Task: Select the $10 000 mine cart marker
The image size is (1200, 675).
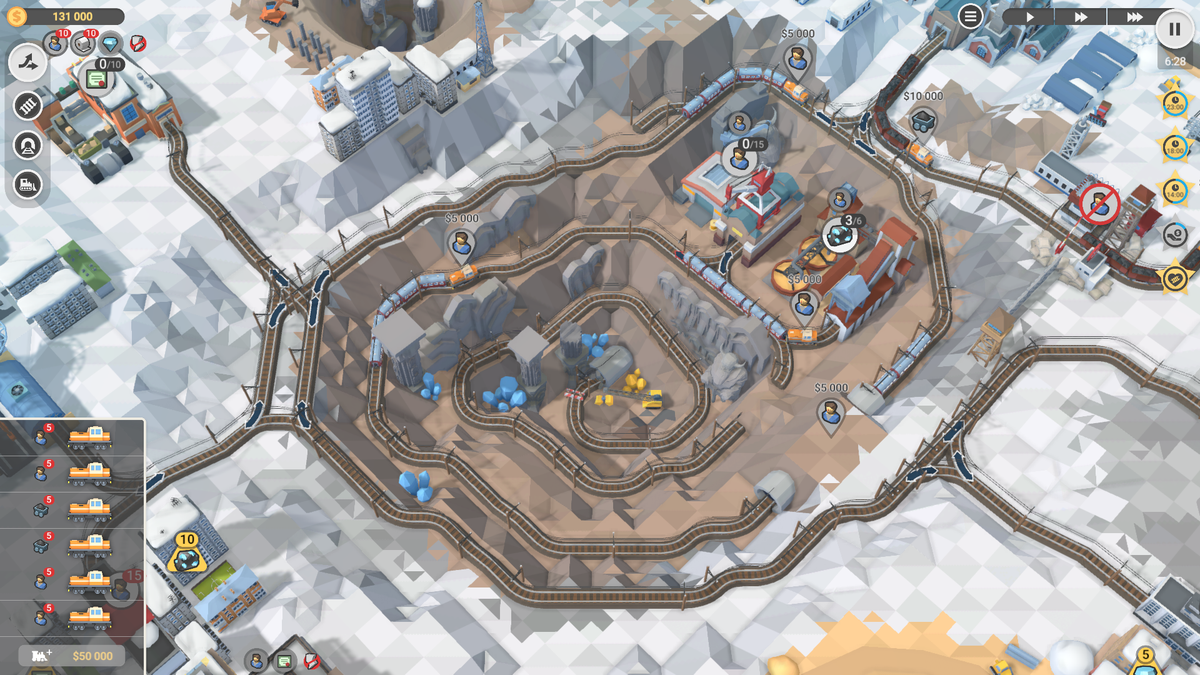Action: pos(922,122)
